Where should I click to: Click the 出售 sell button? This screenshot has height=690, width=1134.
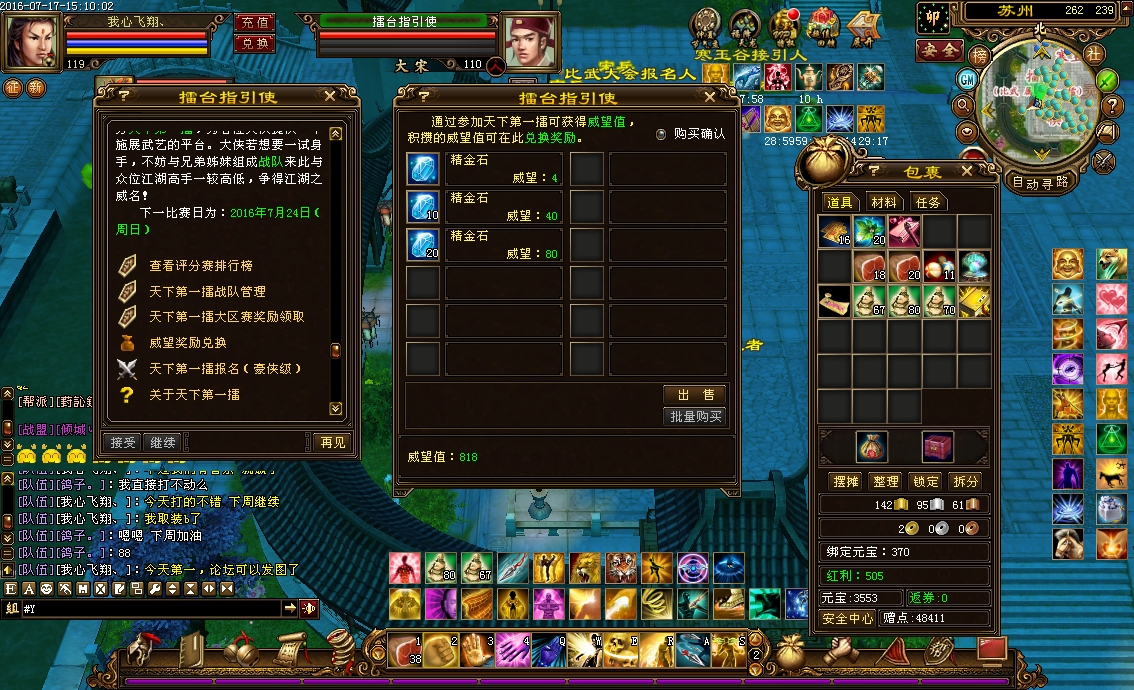(x=695, y=394)
